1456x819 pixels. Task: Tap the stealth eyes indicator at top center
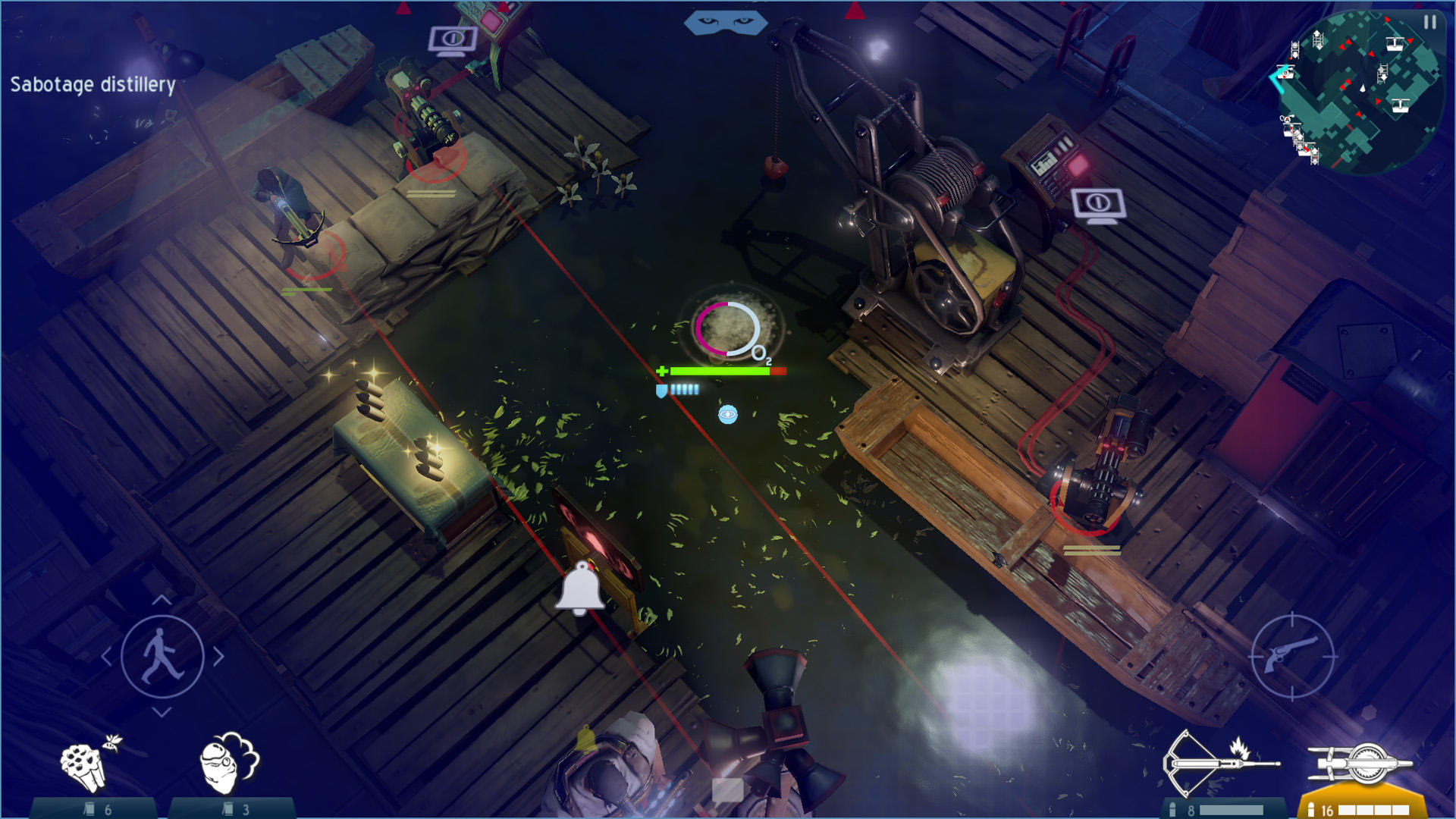[x=726, y=22]
